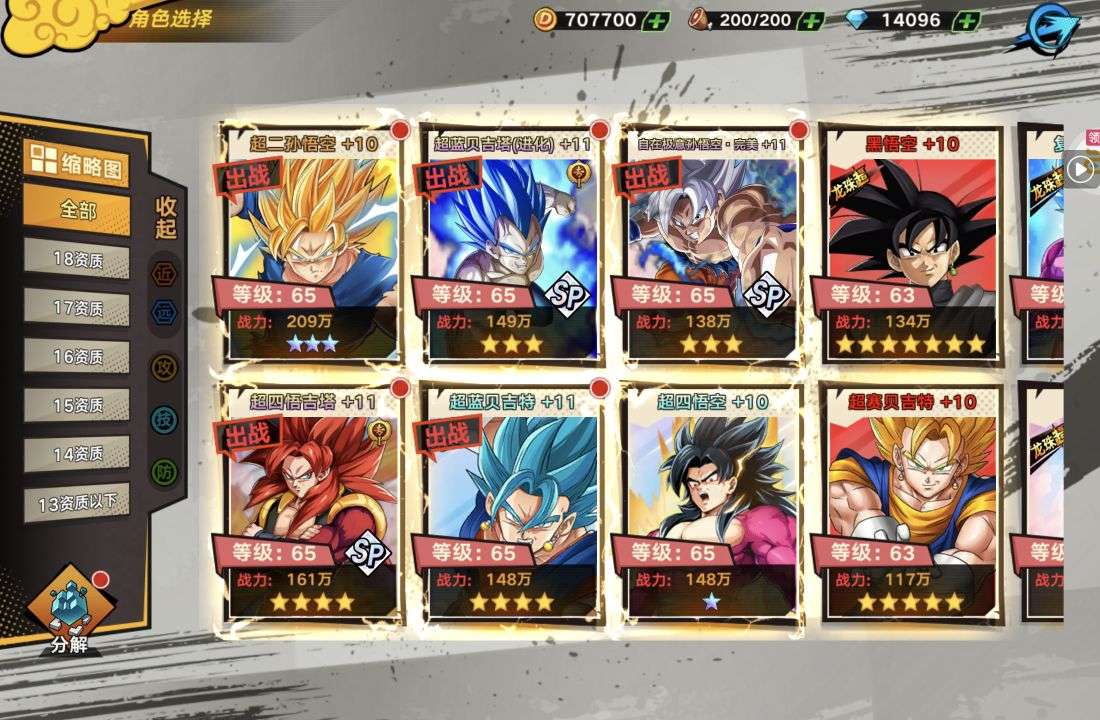Select the 超蓝贝吉特 character card
1100x720 pixels.
(512, 503)
